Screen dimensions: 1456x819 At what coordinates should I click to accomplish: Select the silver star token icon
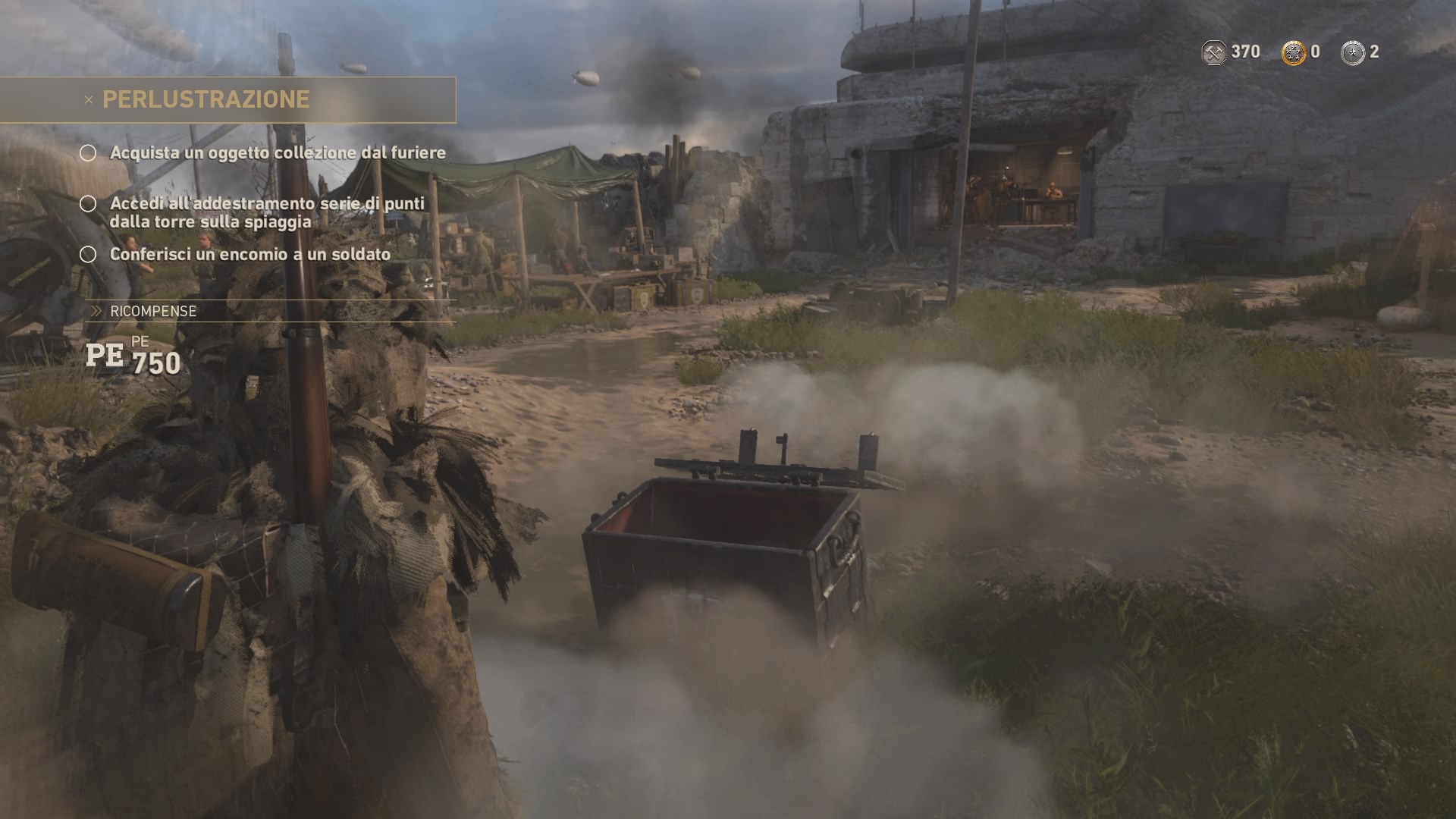point(1353,52)
